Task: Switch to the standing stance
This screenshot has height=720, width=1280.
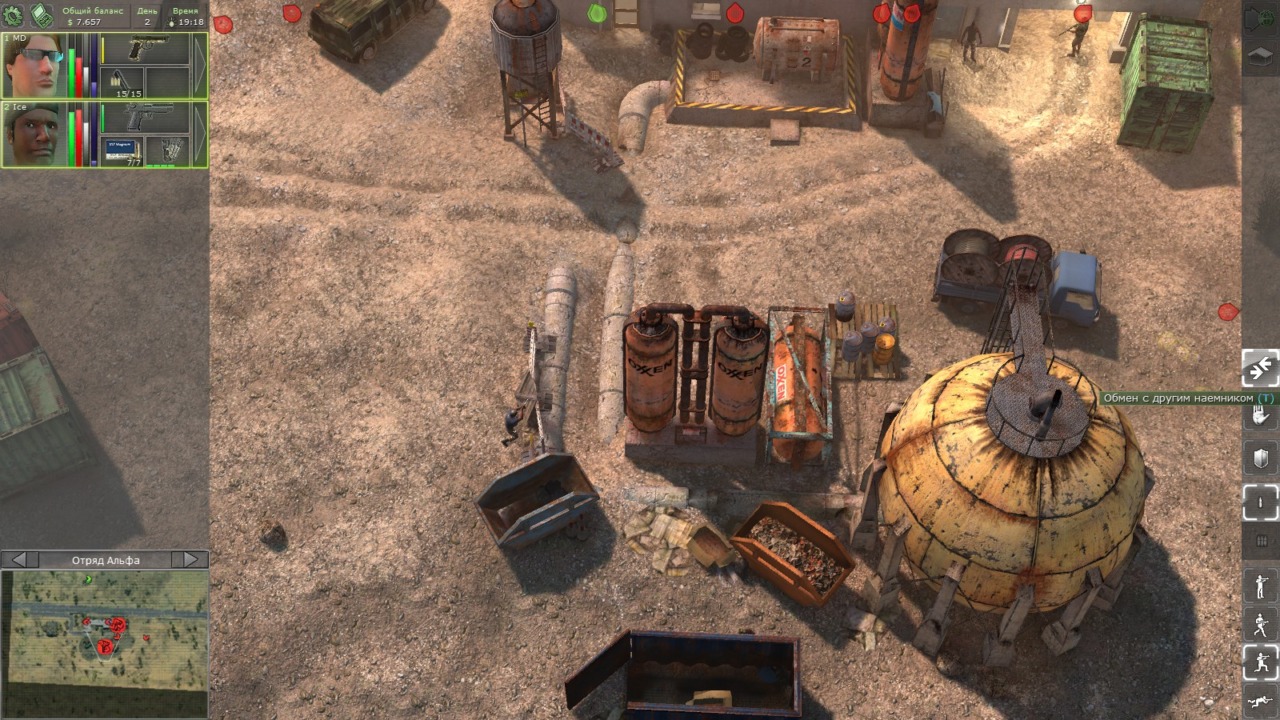Action: (1260, 585)
